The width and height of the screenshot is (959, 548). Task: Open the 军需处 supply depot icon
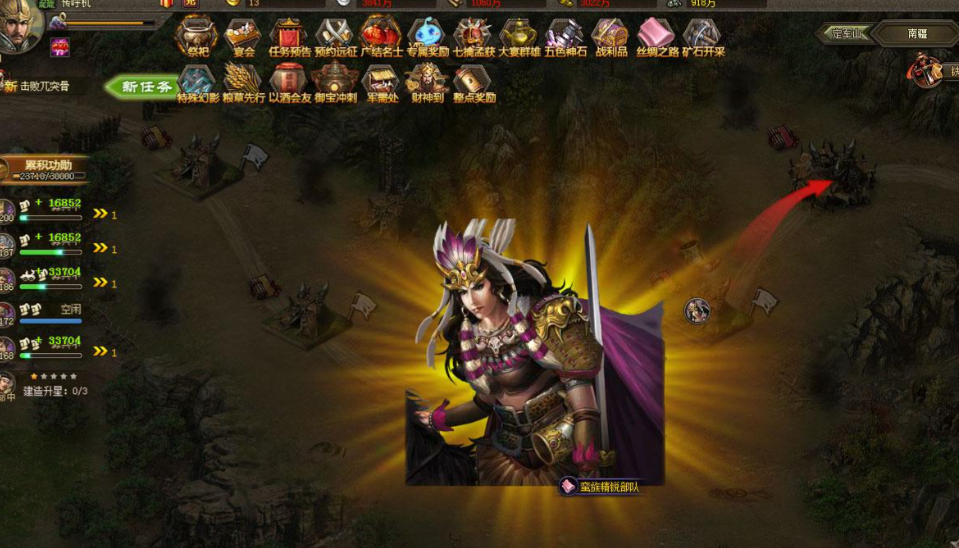click(380, 81)
